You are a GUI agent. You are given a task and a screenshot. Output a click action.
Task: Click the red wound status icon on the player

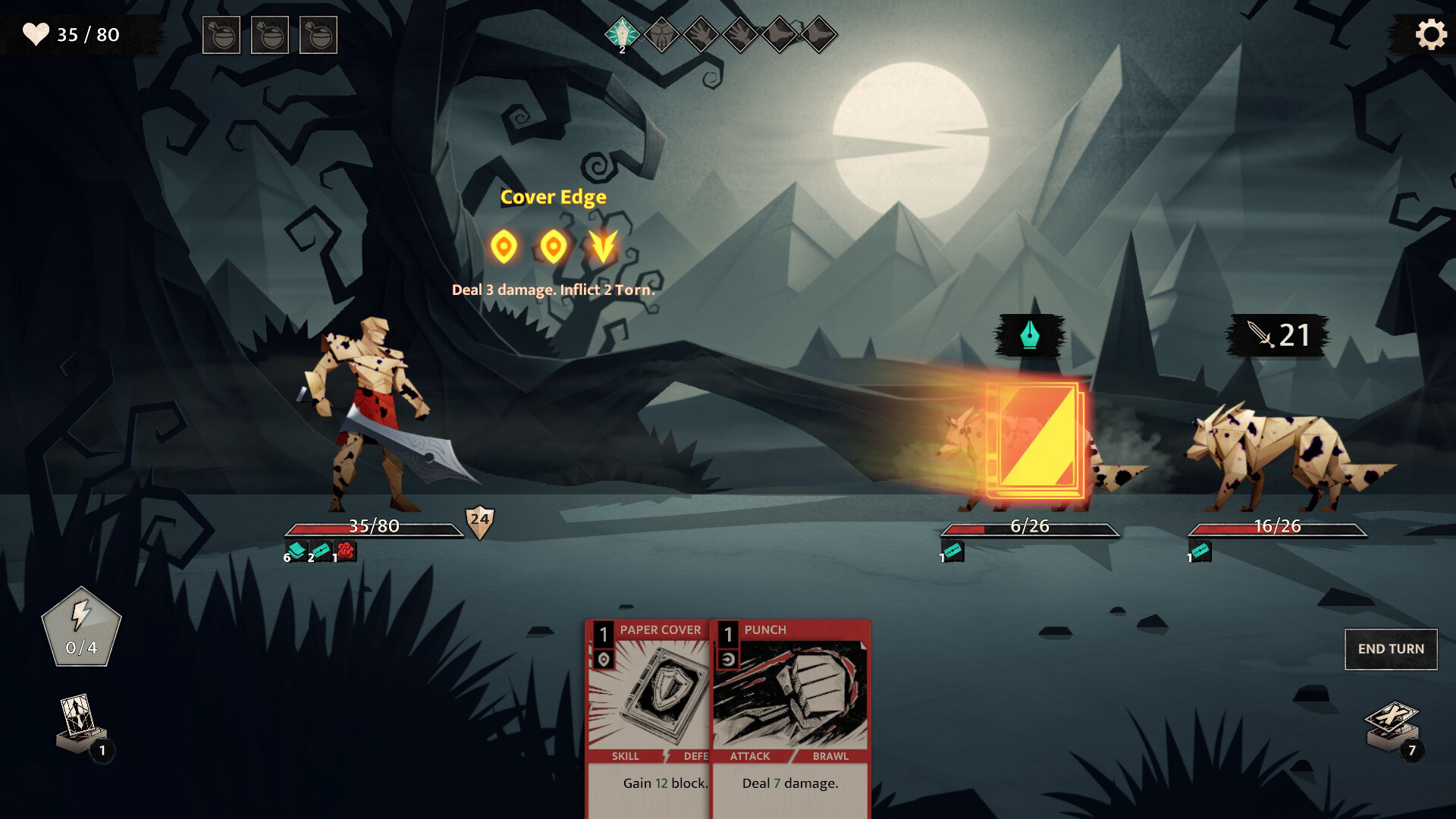click(345, 551)
